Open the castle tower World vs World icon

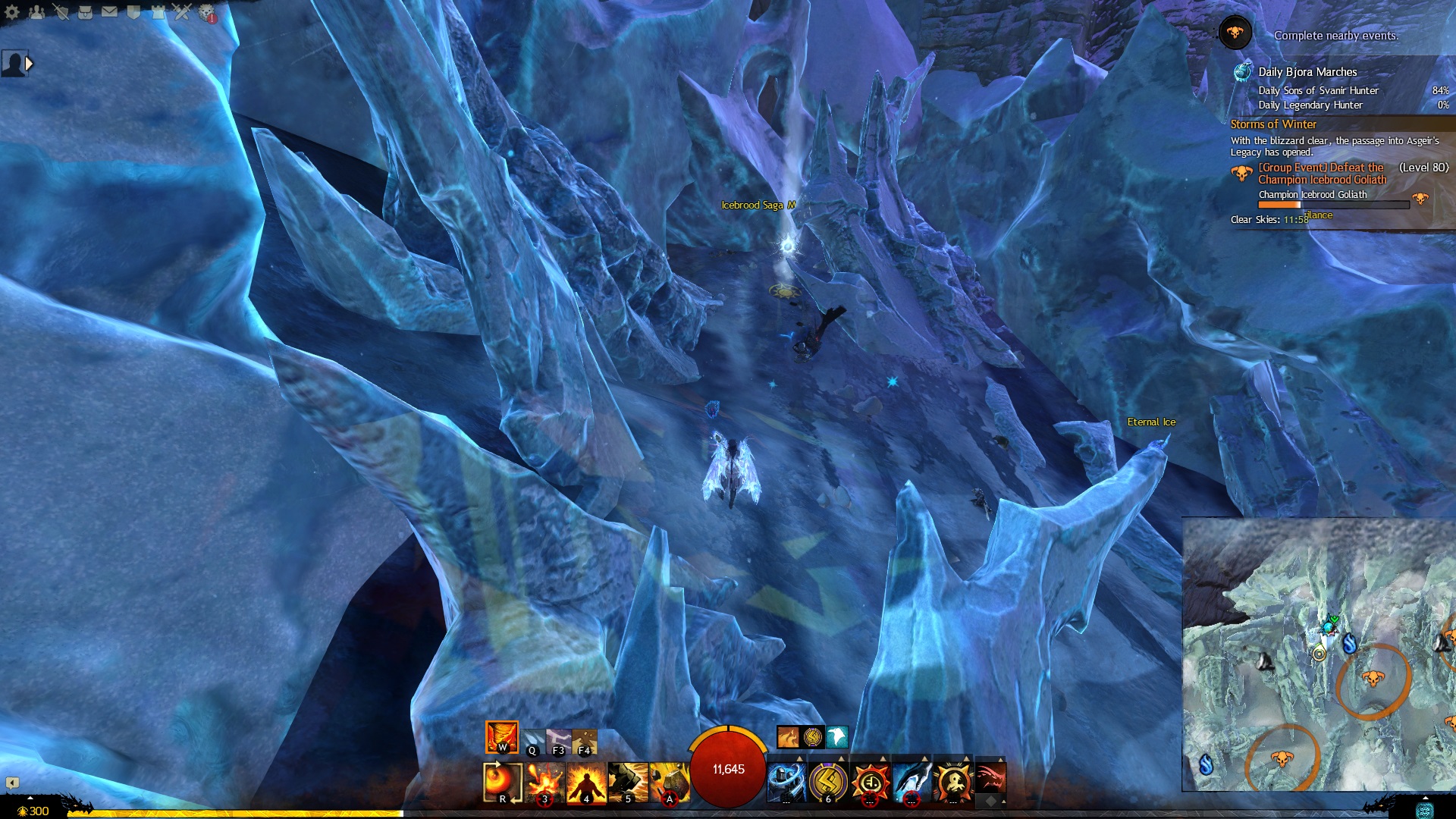pos(158,12)
